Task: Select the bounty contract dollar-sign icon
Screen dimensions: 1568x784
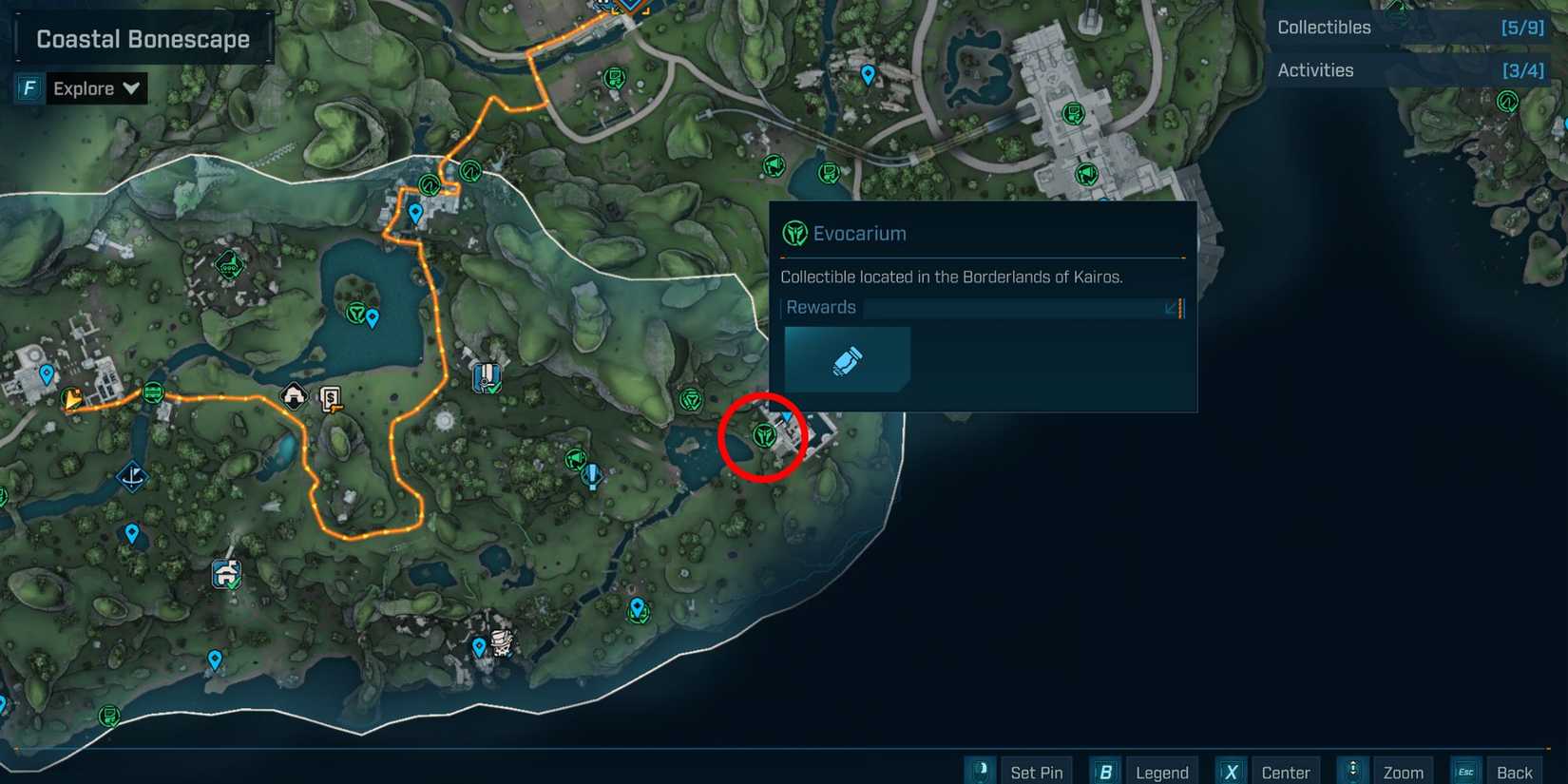Action: tap(330, 398)
